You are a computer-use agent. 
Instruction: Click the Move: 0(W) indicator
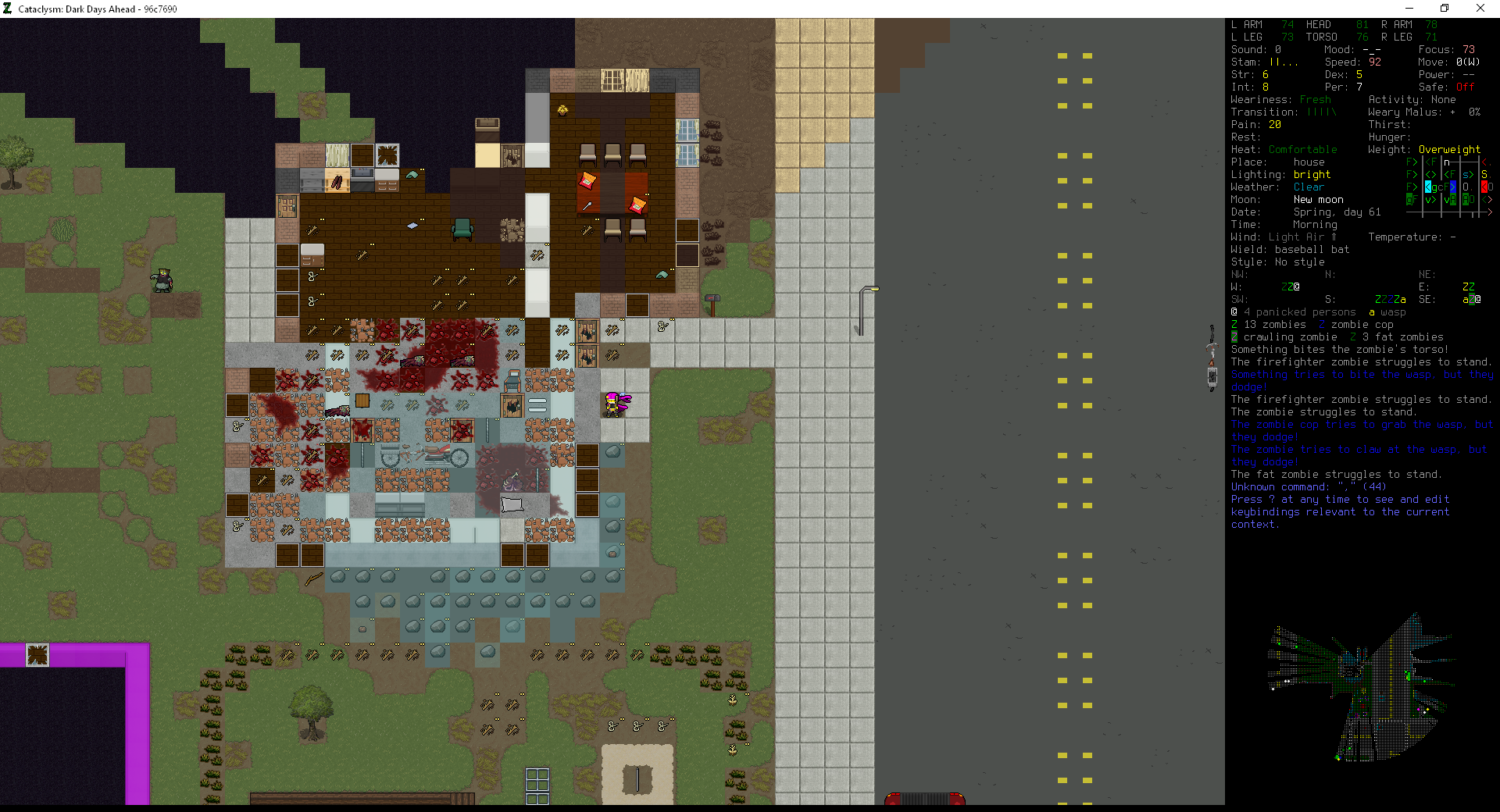(1450, 62)
